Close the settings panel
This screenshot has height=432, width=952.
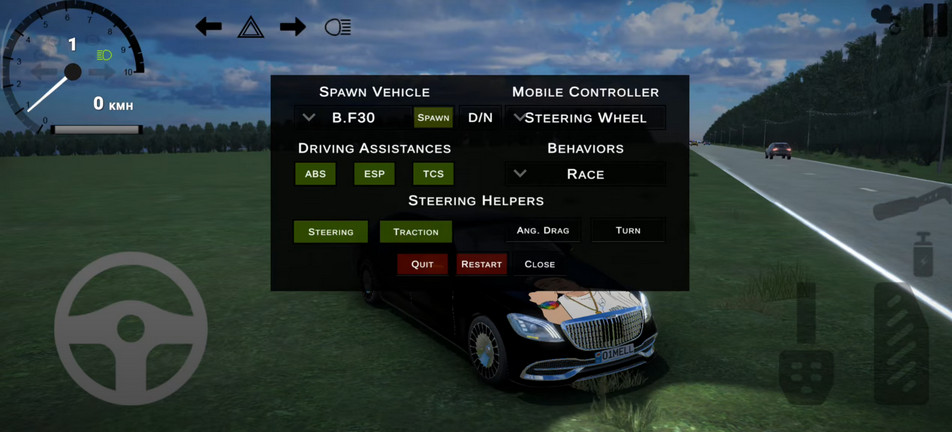539,264
